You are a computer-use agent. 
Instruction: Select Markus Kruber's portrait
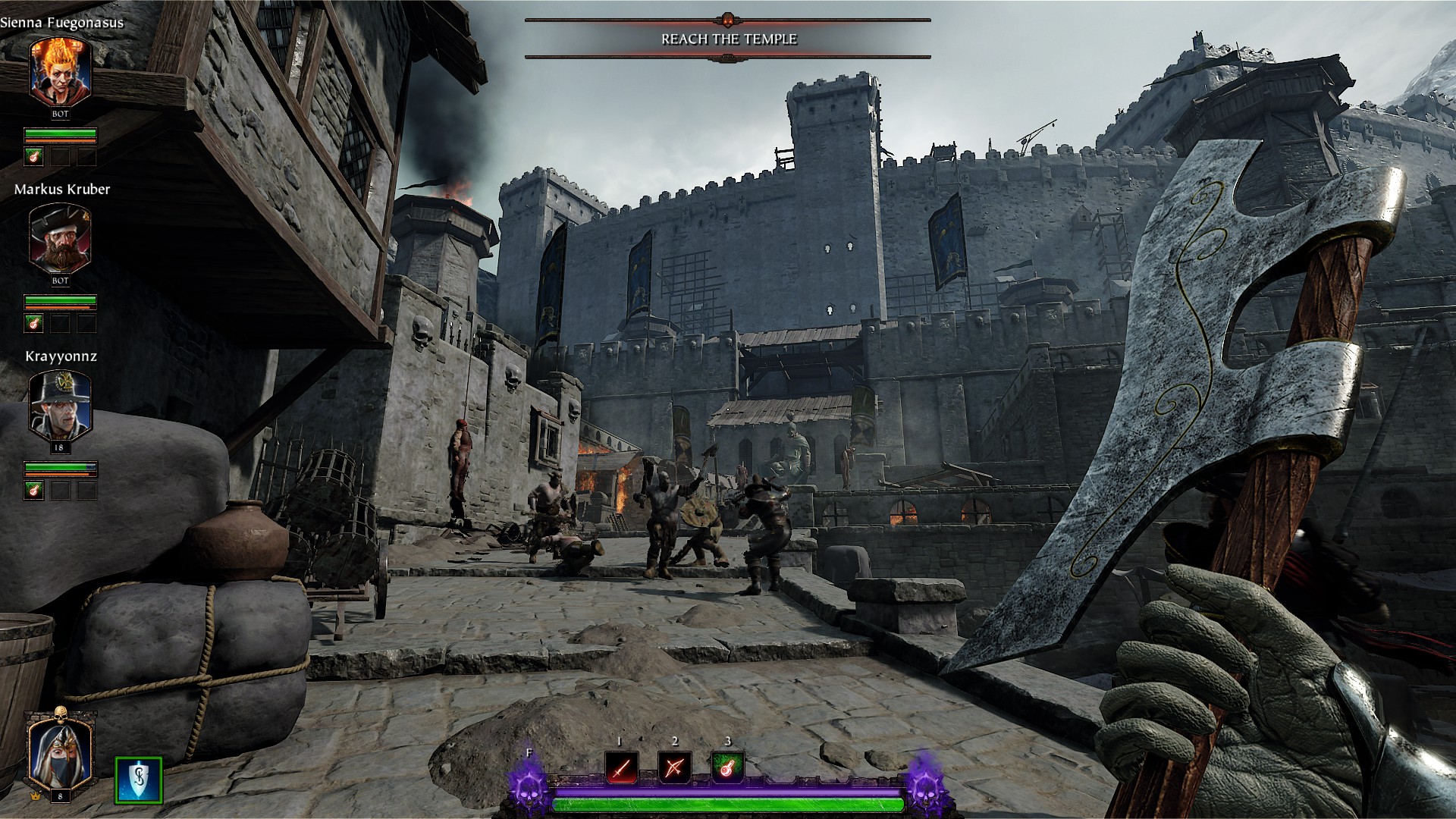pos(61,239)
